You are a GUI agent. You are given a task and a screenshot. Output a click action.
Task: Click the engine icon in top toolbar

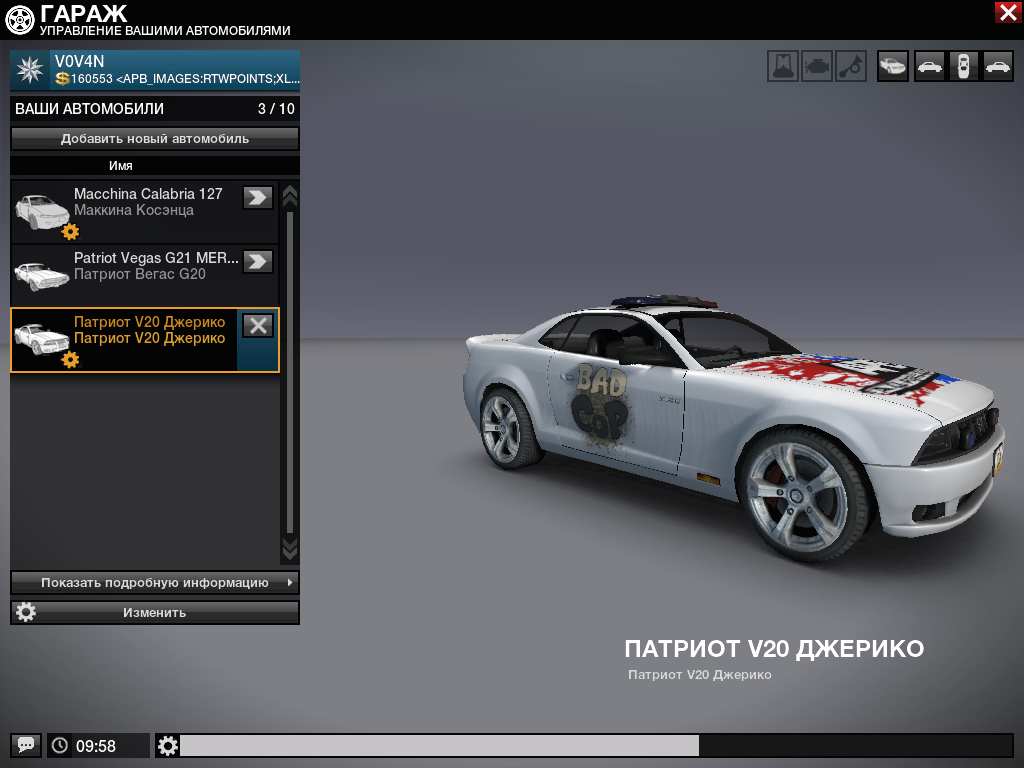pos(817,66)
